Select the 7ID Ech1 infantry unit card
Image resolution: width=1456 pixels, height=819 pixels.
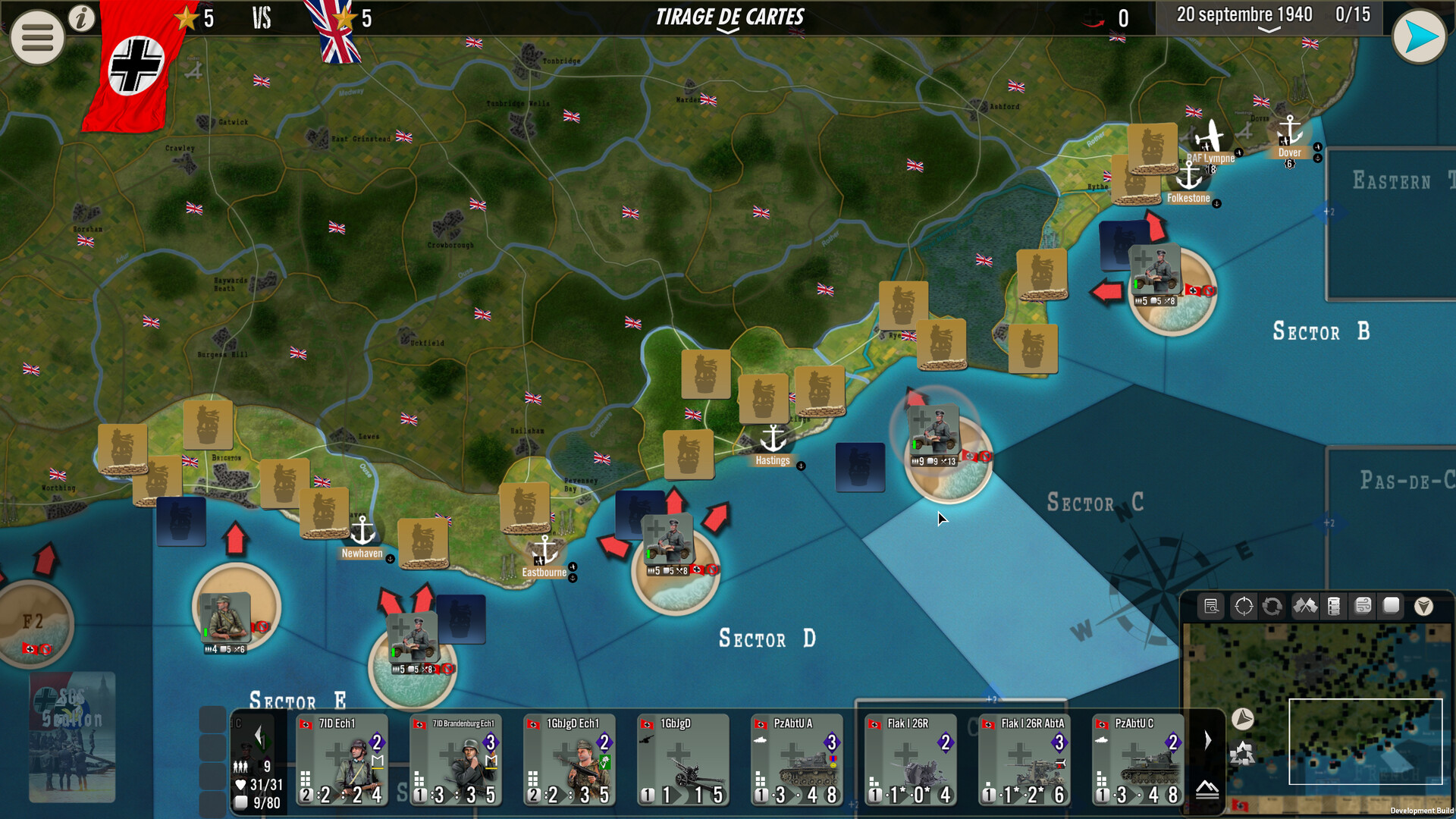[342, 760]
